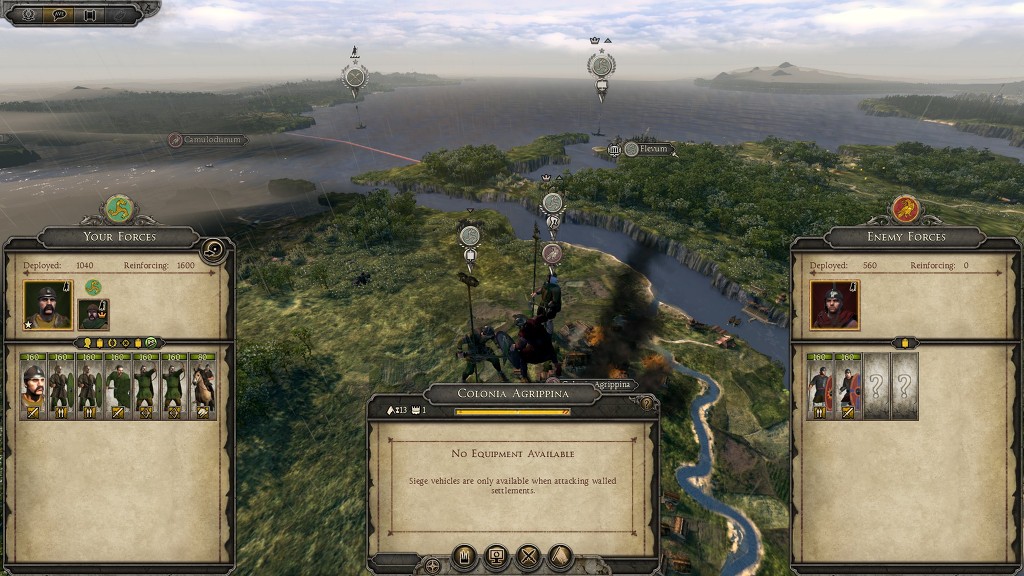
Task: Select your general's large portrait
Action: pyautogui.click(x=47, y=305)
